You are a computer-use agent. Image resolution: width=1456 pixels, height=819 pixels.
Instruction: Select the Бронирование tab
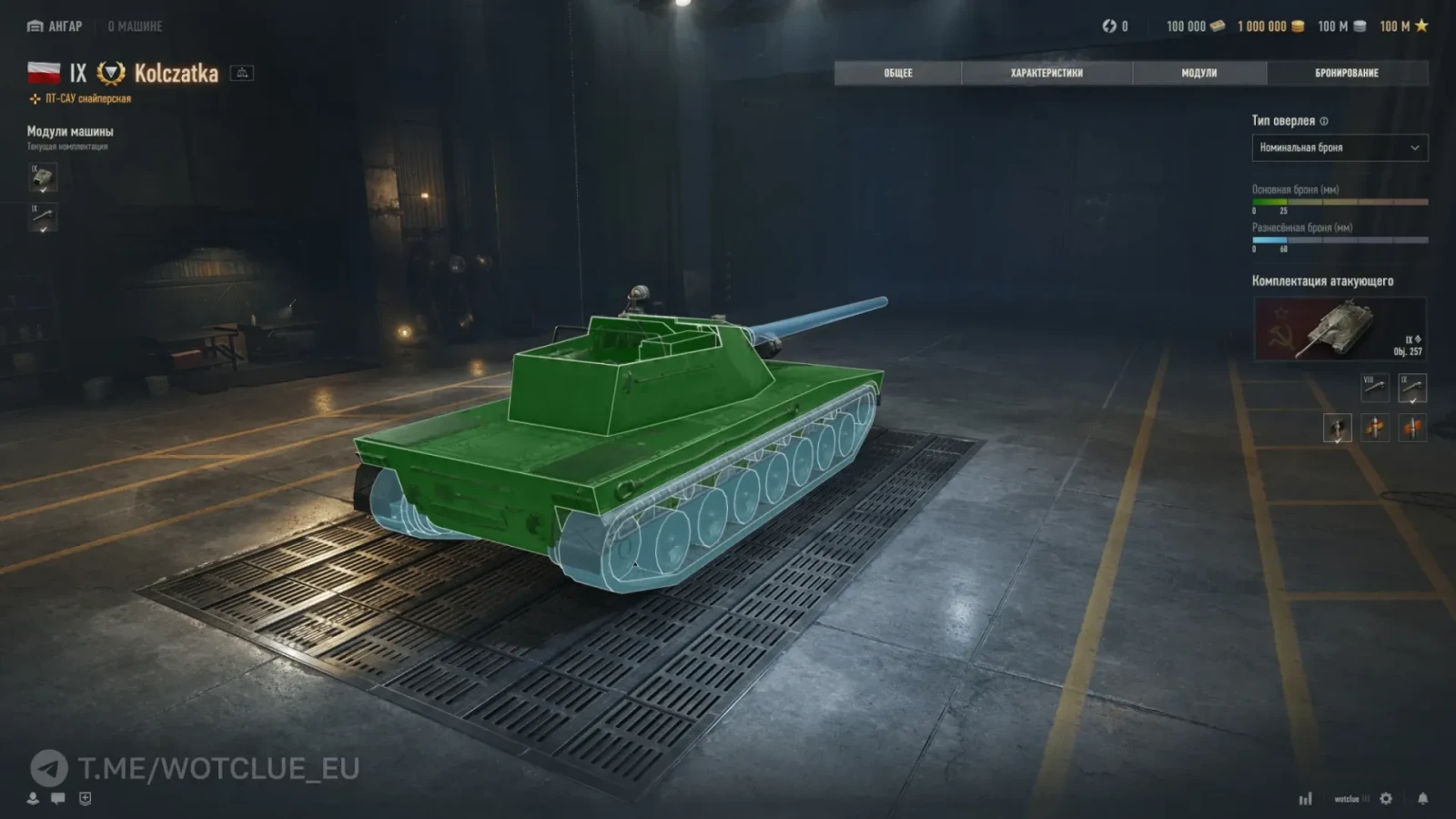pyautogui.click(x=1347, y=73)
